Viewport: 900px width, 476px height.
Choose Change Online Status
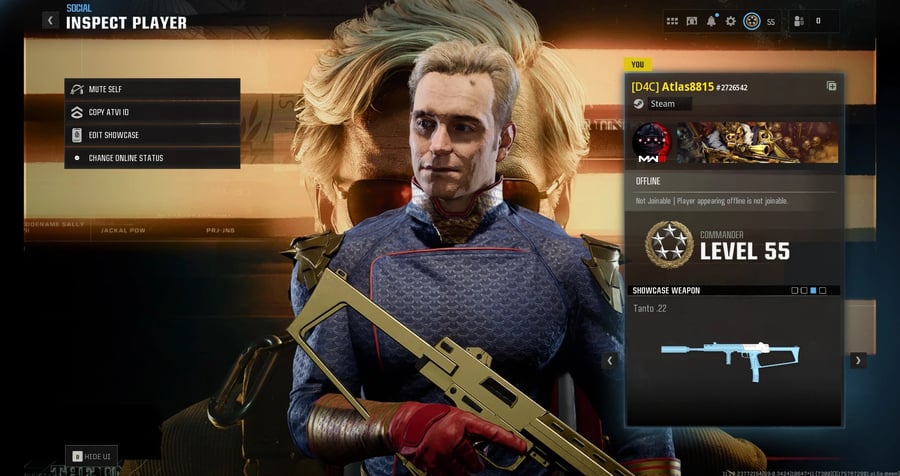click(152, 158)
